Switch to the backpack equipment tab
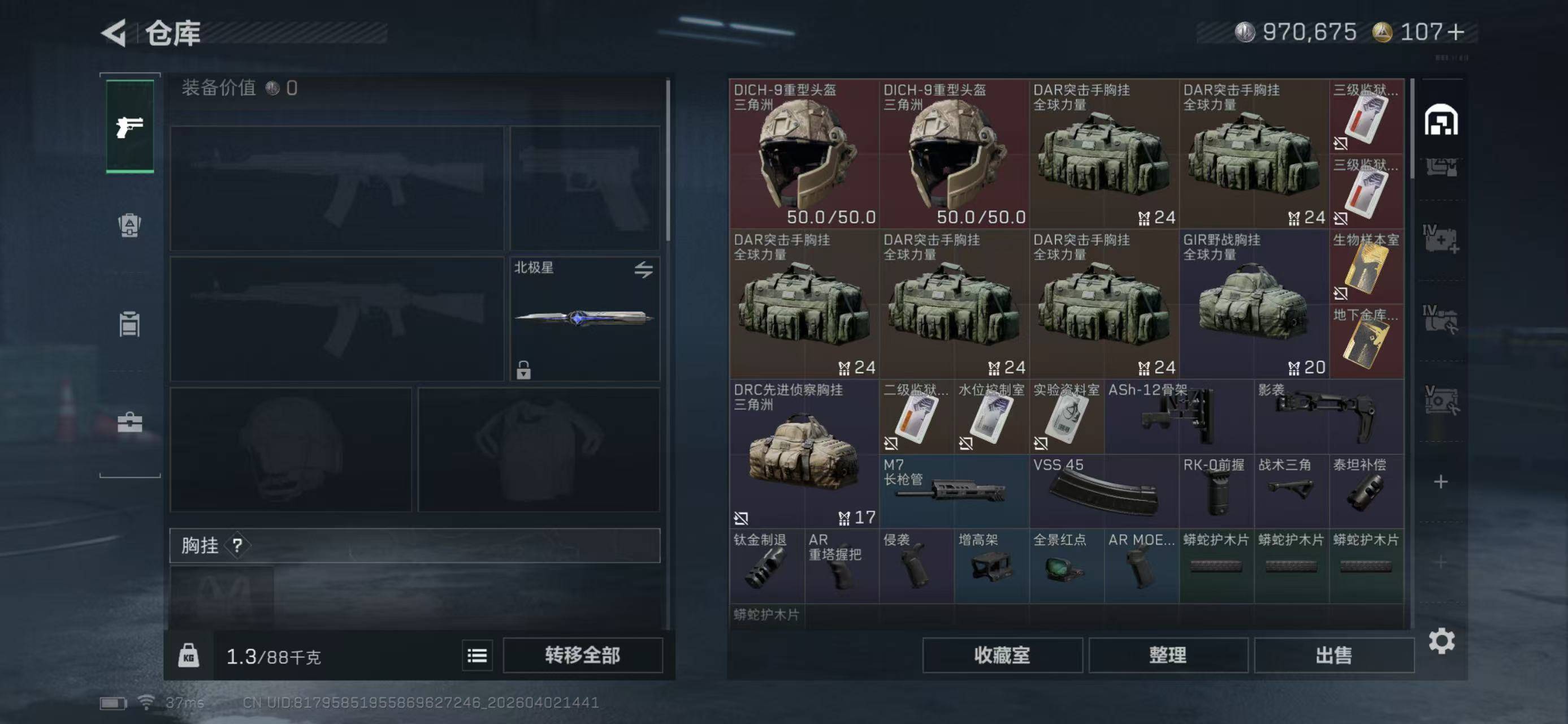Screen dimensions: 1568x724 tap(129, 225)
